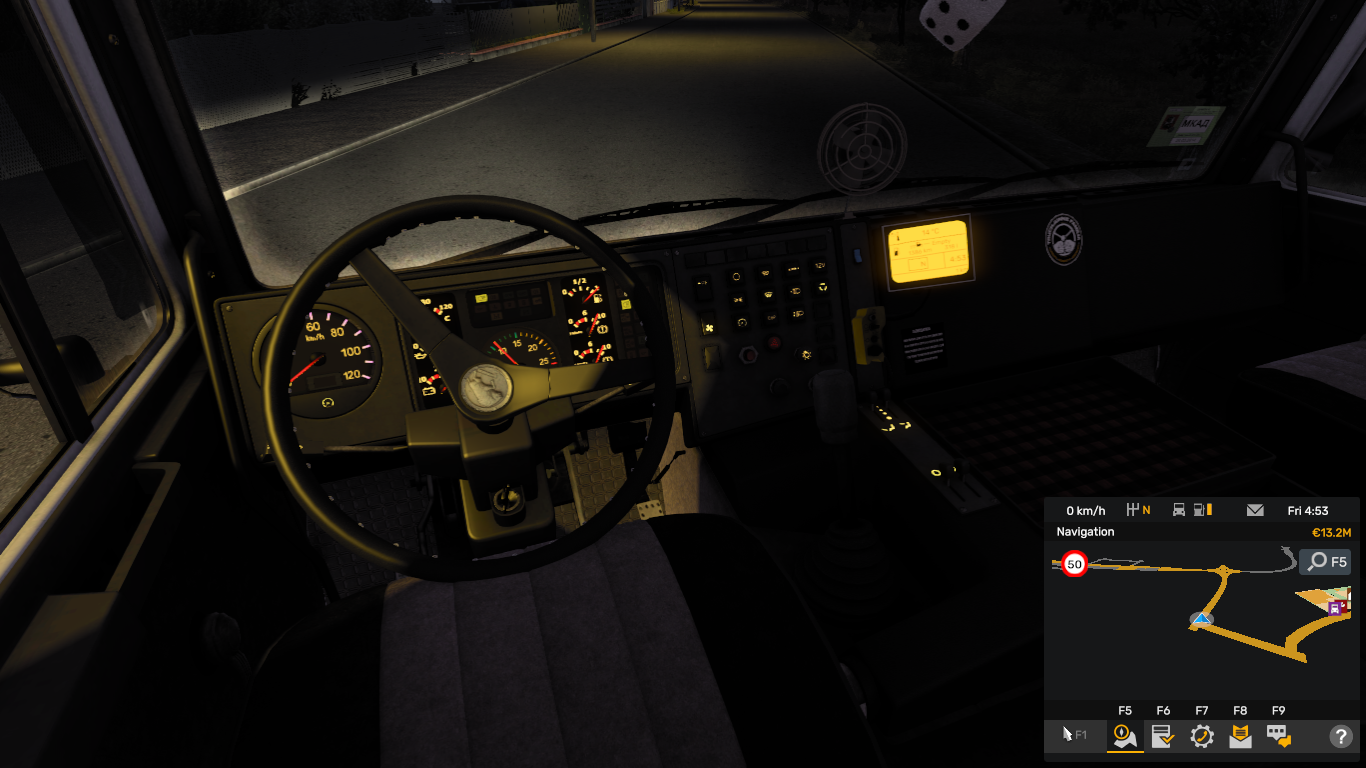Open the Navigation tab with the compass map icon
Image resolution: width=1366 pixels, height=768 pixels.
[1125, 737]
